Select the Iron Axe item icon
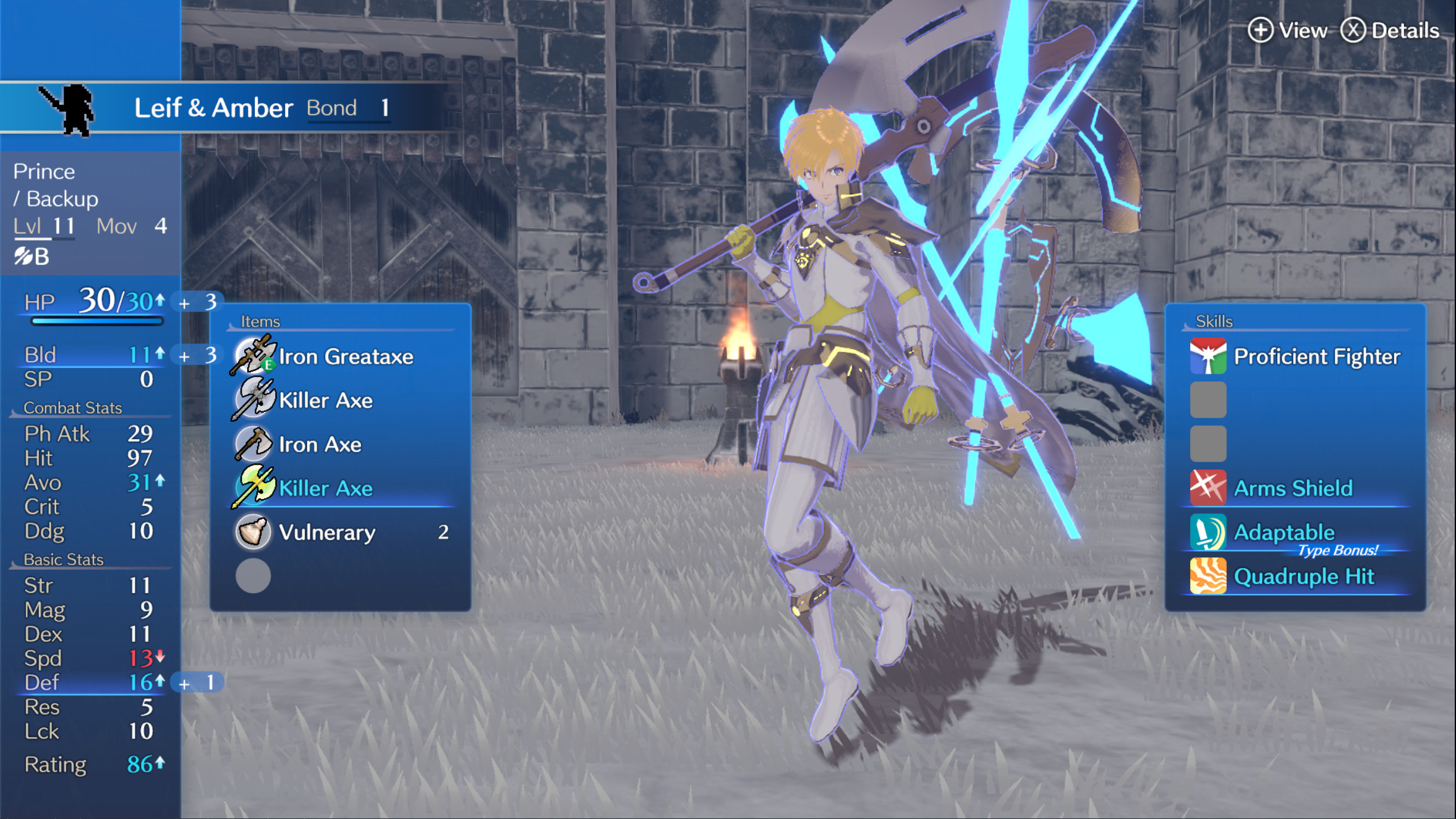Screen dimensions: 1456x819 253,444
